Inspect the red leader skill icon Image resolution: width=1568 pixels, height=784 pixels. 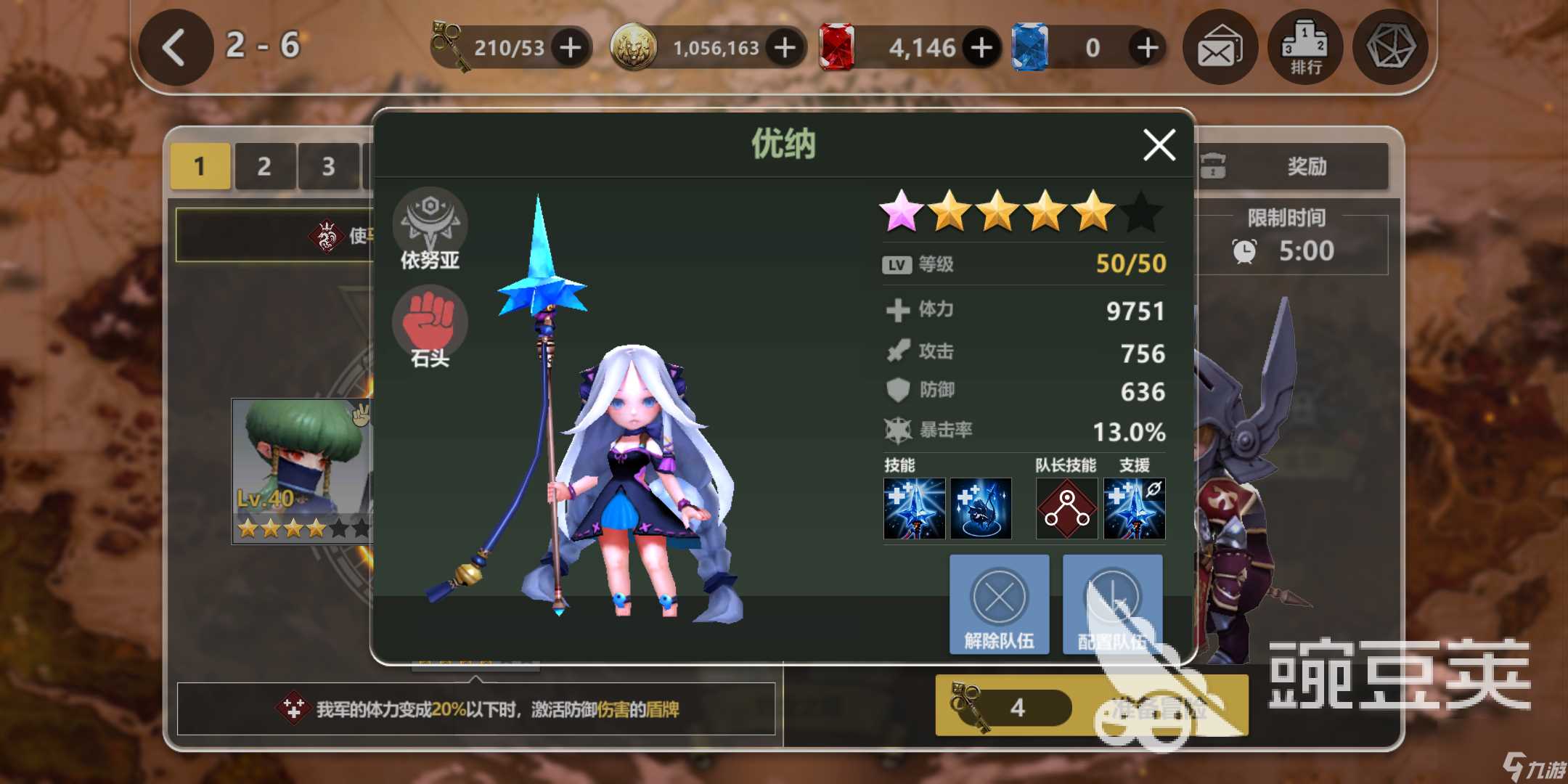tap(1066, 508)
